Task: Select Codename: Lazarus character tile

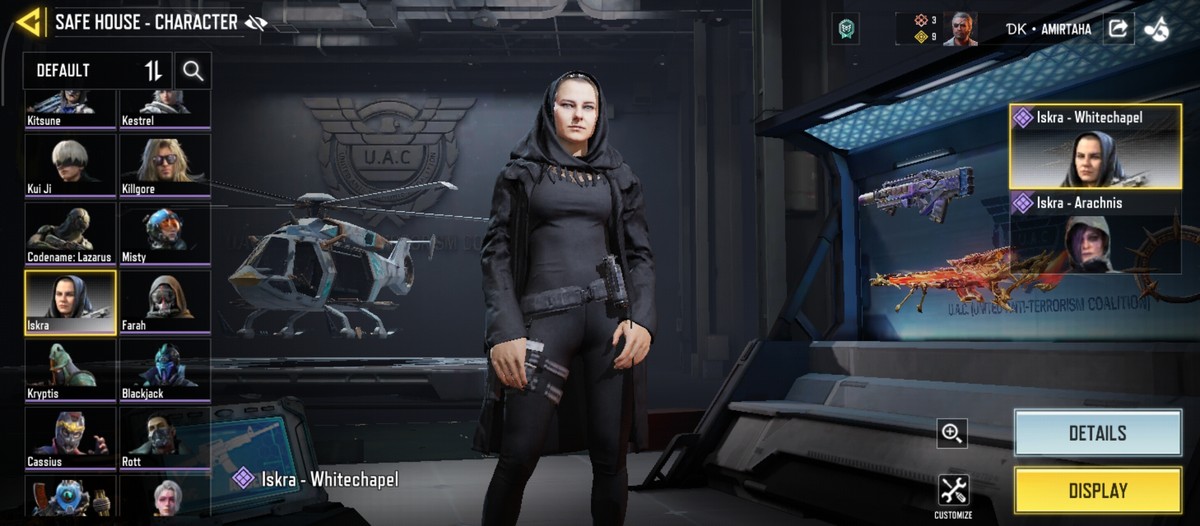Action: coord(70,233)
